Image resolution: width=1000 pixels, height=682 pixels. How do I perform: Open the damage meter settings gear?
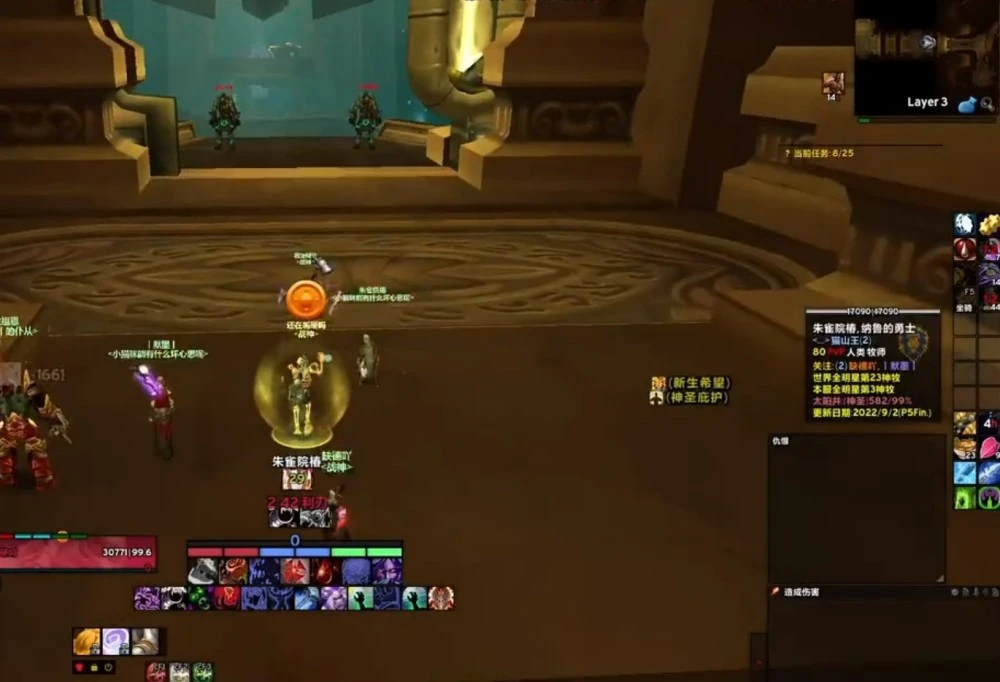tap(956, 592)
